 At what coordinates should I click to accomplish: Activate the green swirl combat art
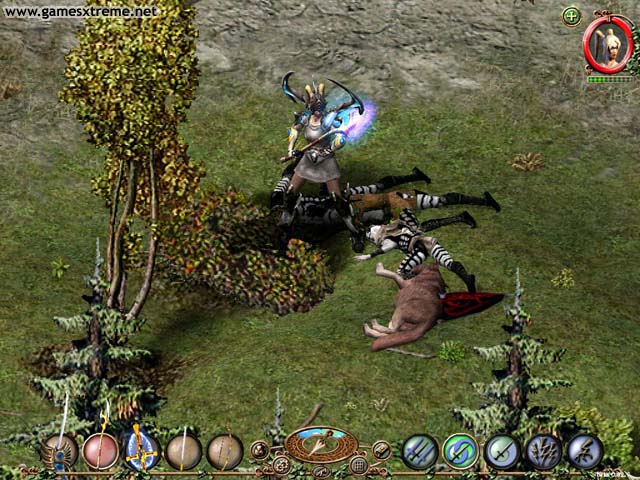click(x=460, y=451)
